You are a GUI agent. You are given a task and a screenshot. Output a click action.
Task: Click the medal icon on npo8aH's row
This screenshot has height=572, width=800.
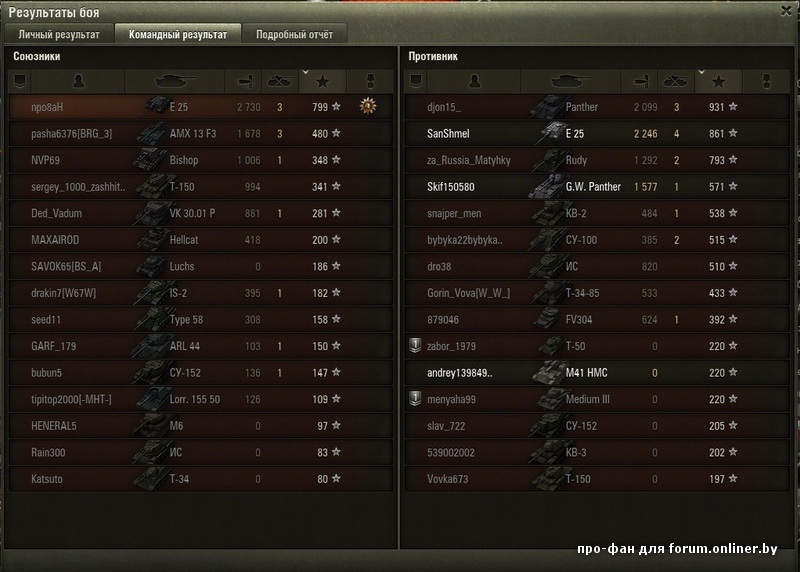[368, 106]
